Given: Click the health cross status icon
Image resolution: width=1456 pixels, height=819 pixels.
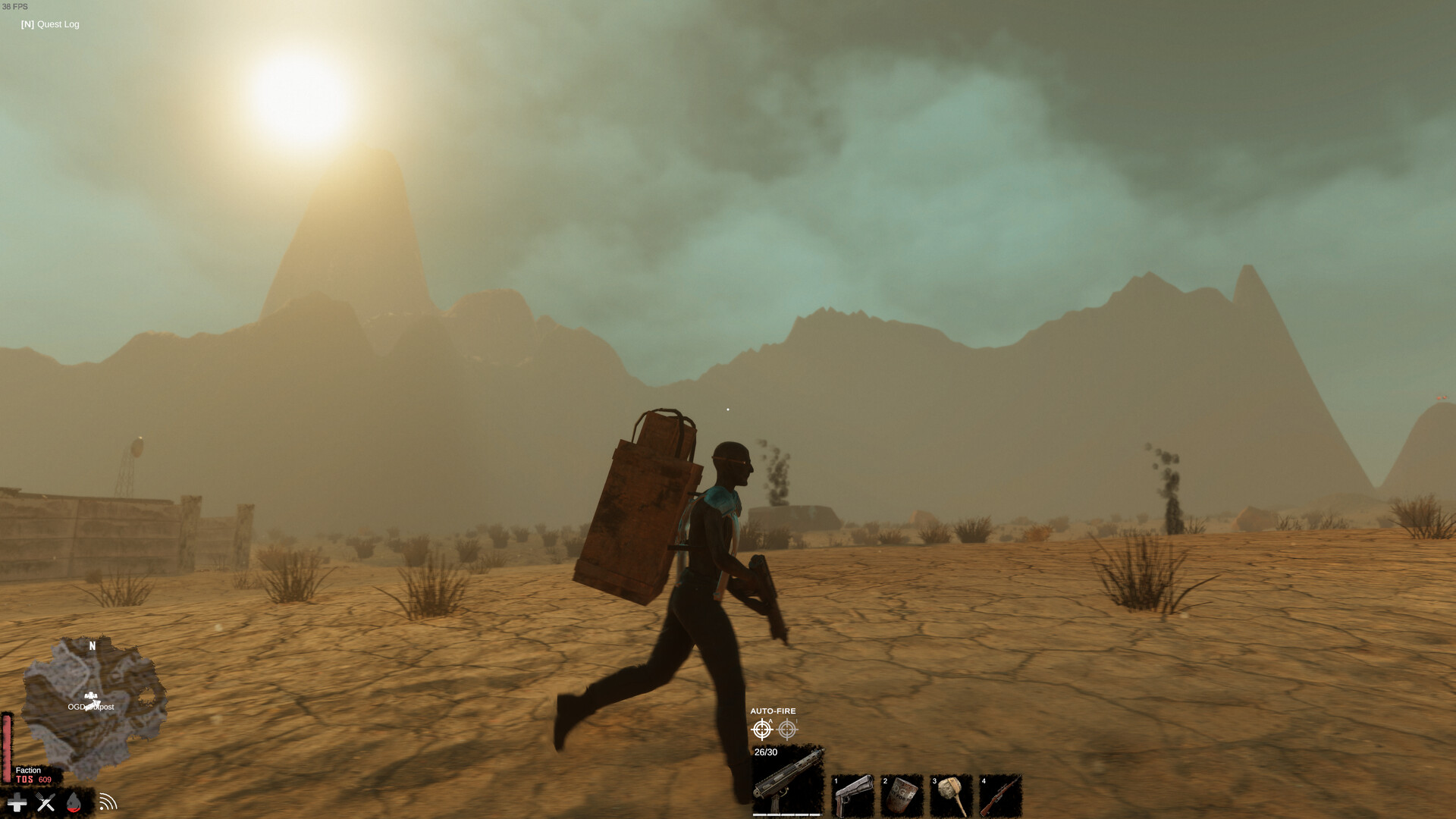Looking at the screenshot, I should point(16,802).
